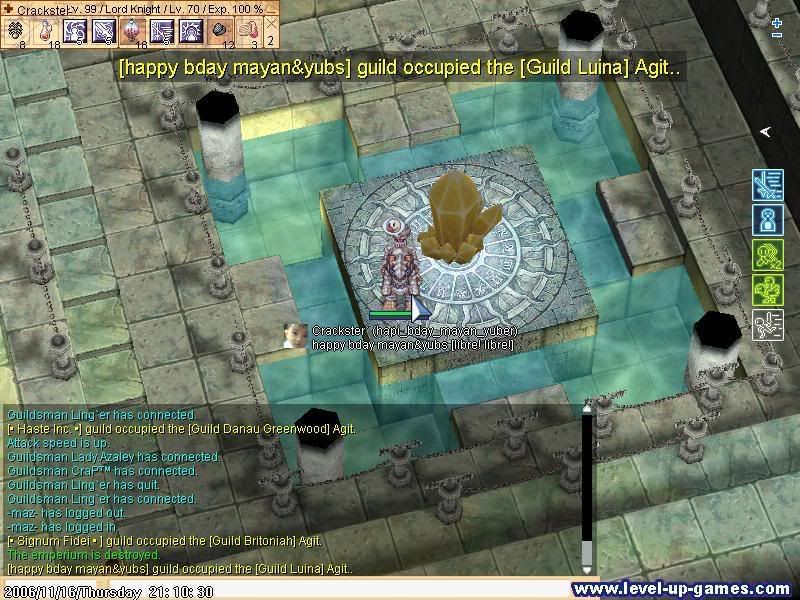Viewport: 800px width, 600px height.
Task: Zoom out the minimap with the minus
Action: [x=777, y=36]
